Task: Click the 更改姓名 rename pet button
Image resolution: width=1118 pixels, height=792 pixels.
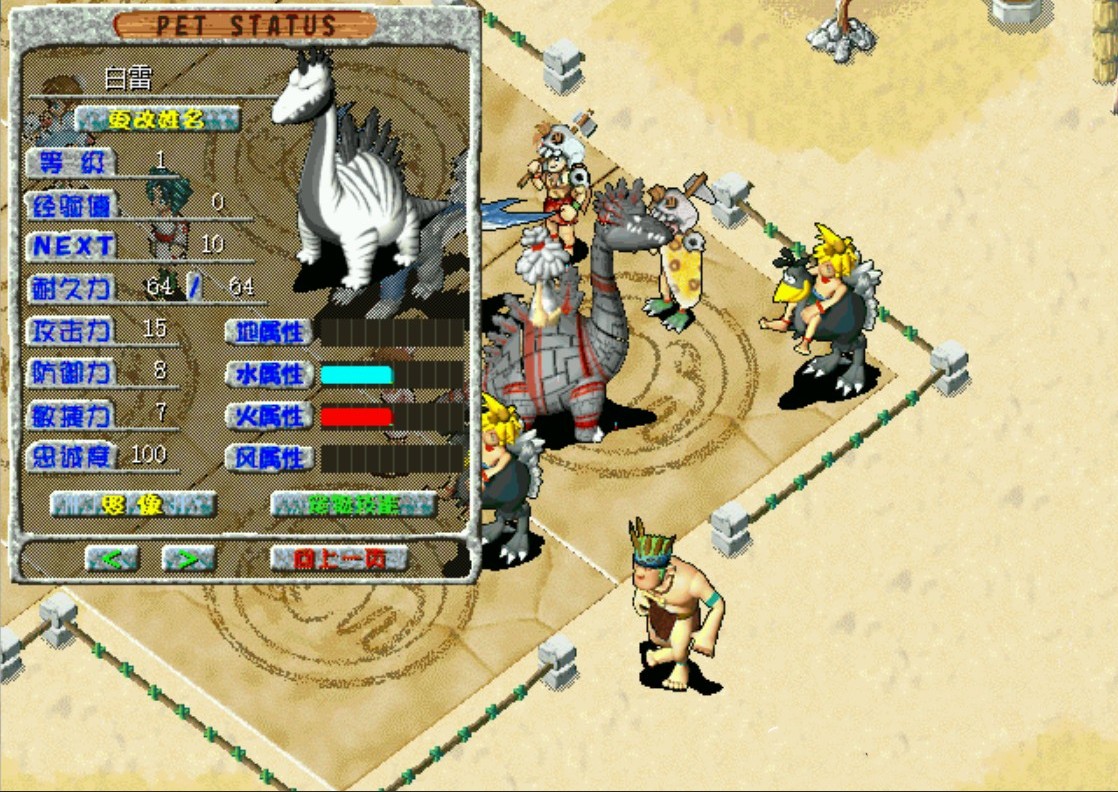Action: [157, 119]
